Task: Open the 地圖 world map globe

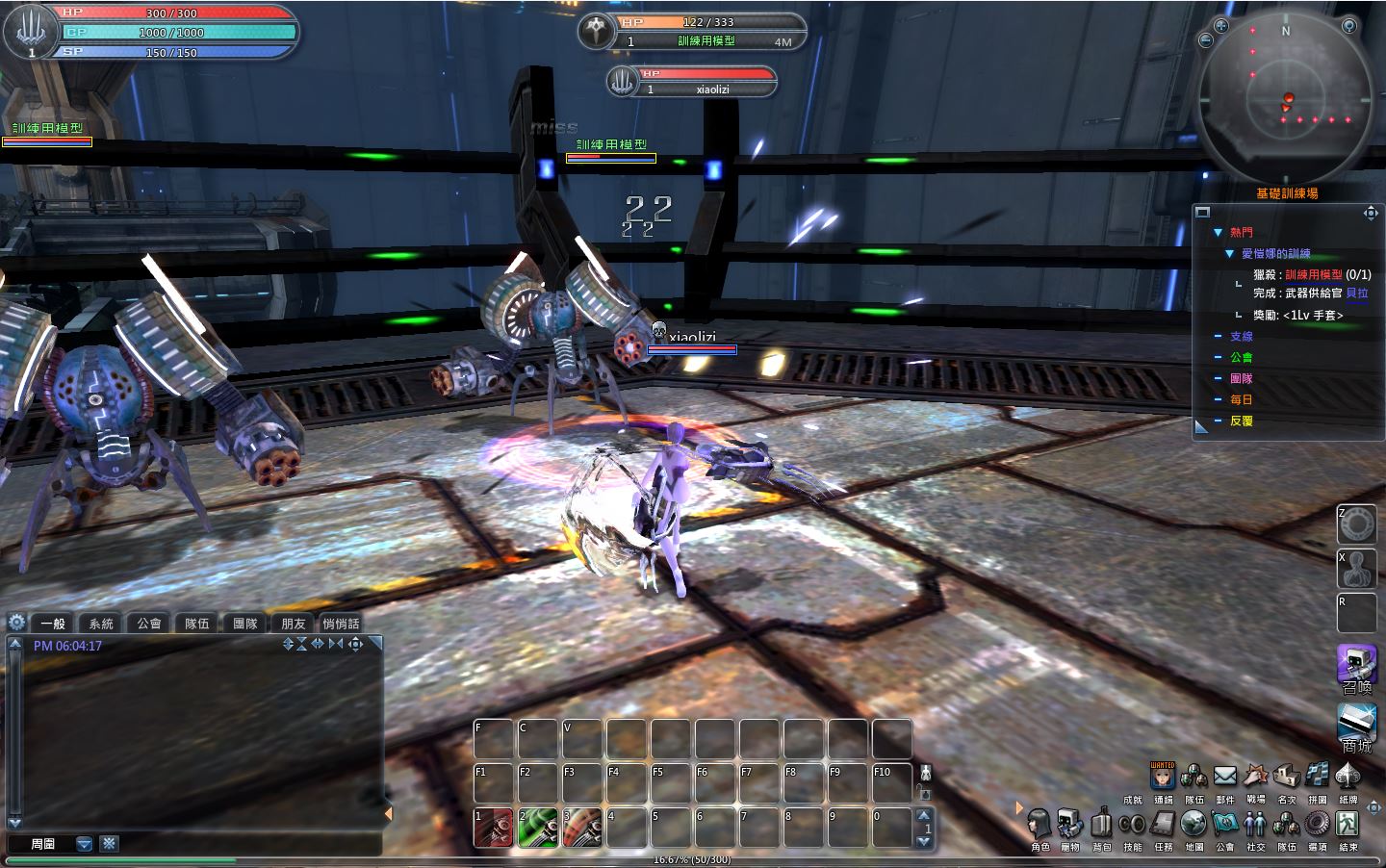Action: pyautogui.click(x=1193, y=826)
